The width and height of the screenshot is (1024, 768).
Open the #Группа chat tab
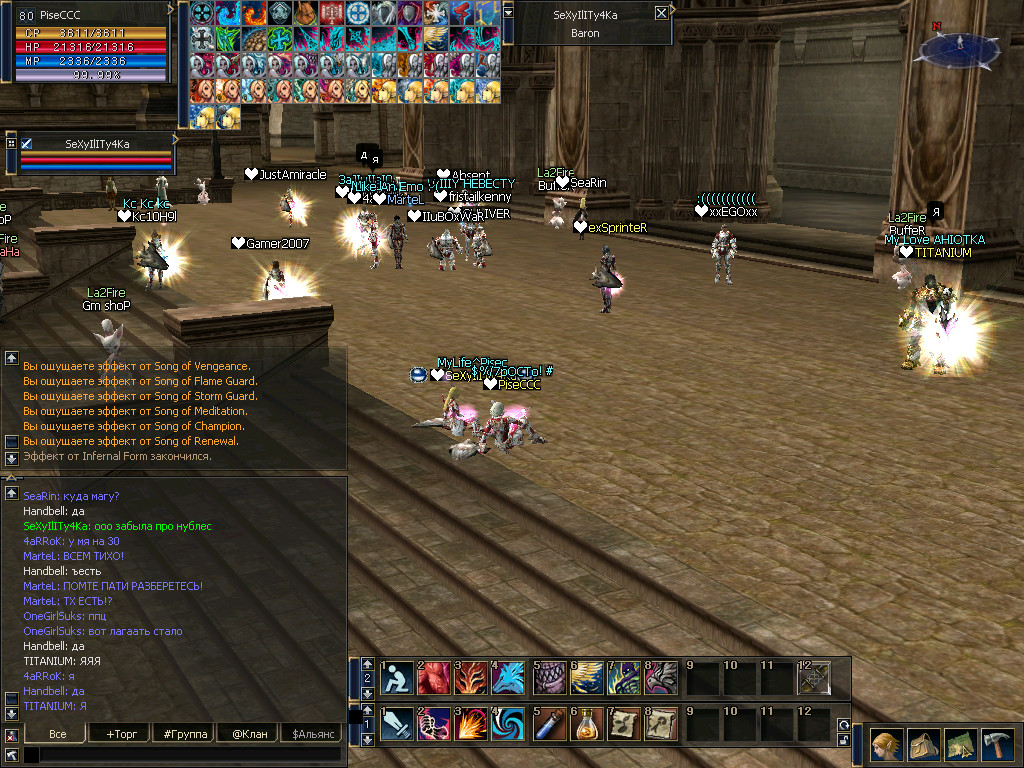[x=184, y=734]
